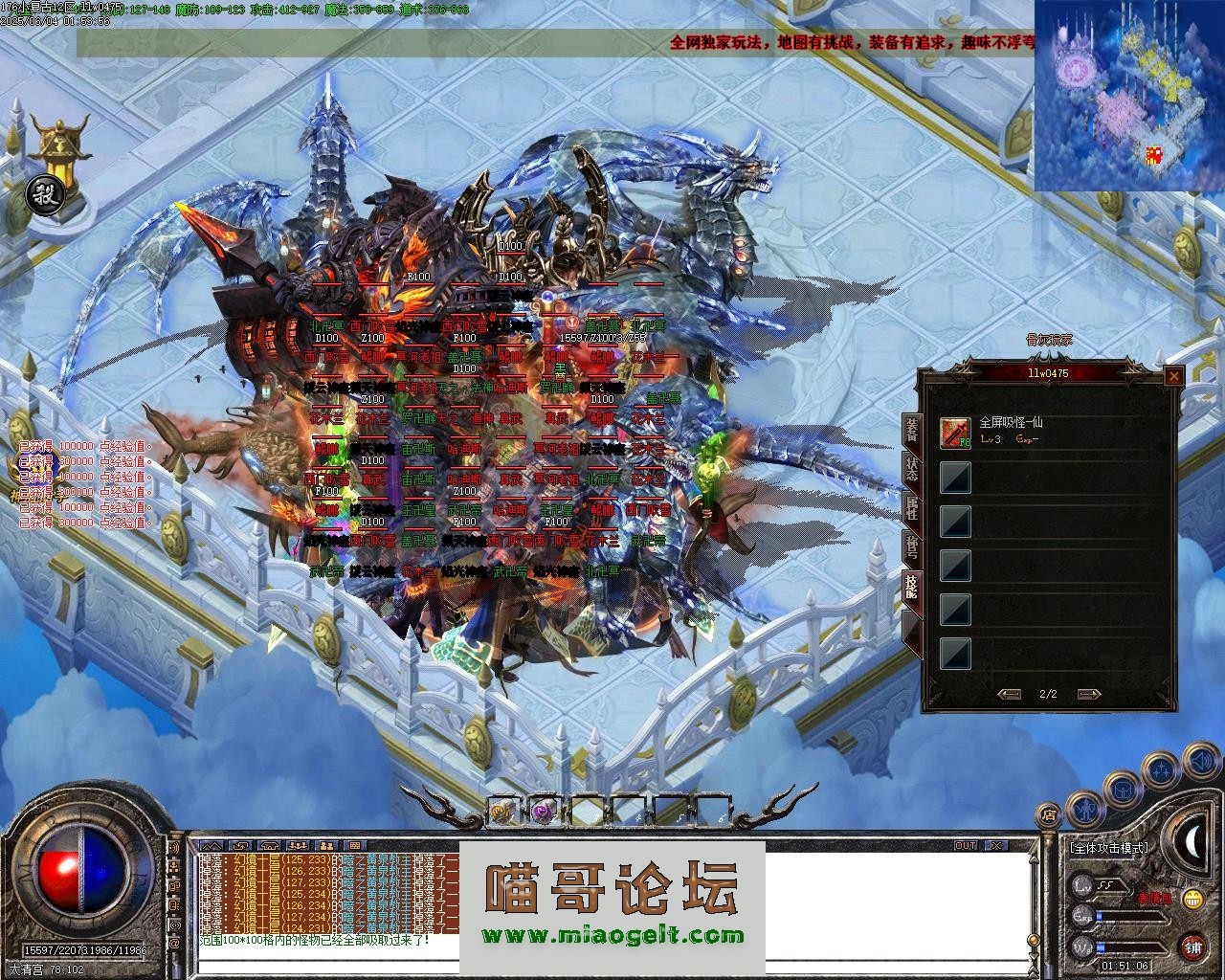Toggle the round 殺 kill button

click(43, 191)
